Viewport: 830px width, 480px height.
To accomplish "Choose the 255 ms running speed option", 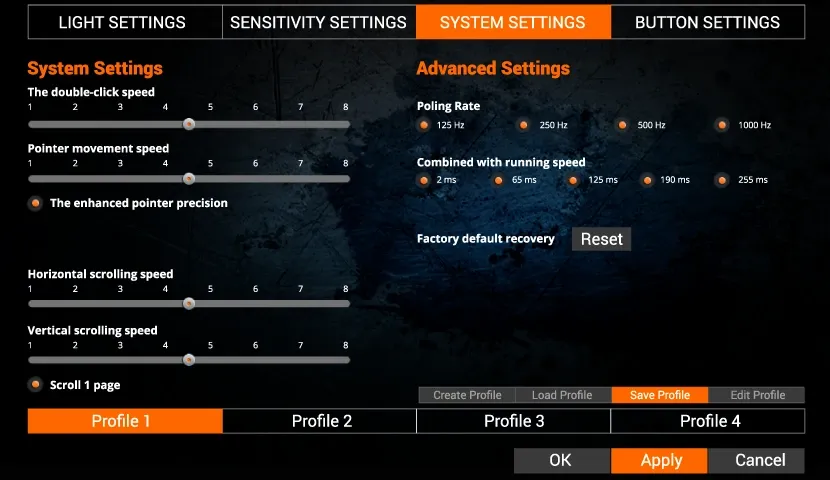I will [x=721, y=180].
